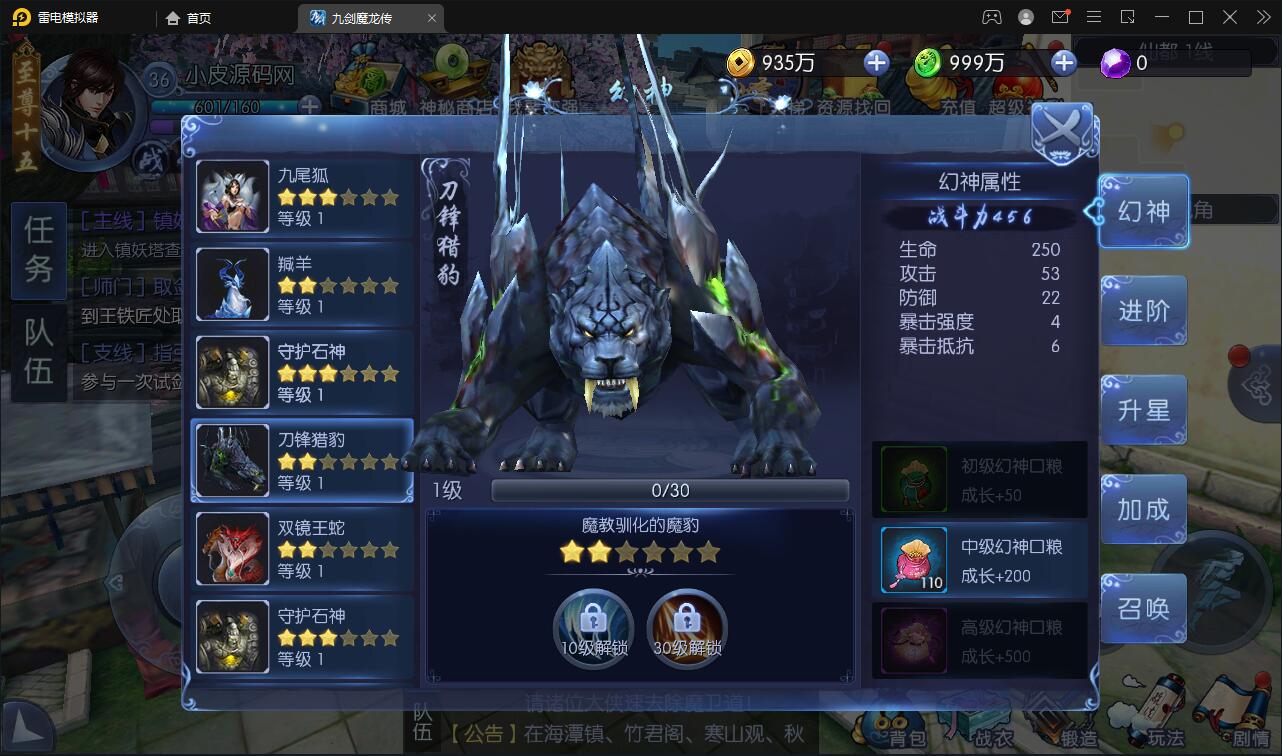Click the 0/30 experience progress bar

point(668,490)
